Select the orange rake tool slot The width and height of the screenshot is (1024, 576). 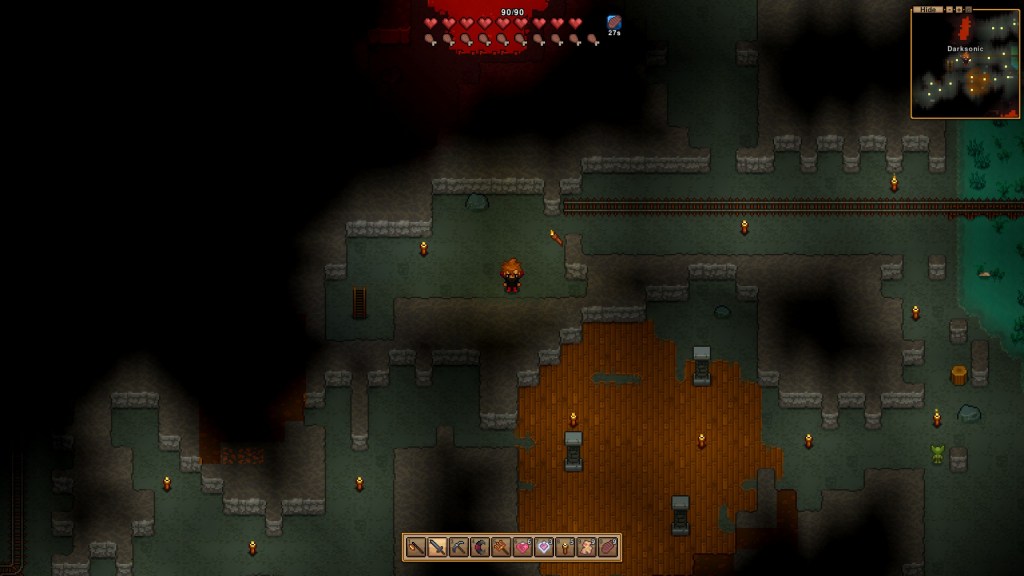tap(501, 547)
